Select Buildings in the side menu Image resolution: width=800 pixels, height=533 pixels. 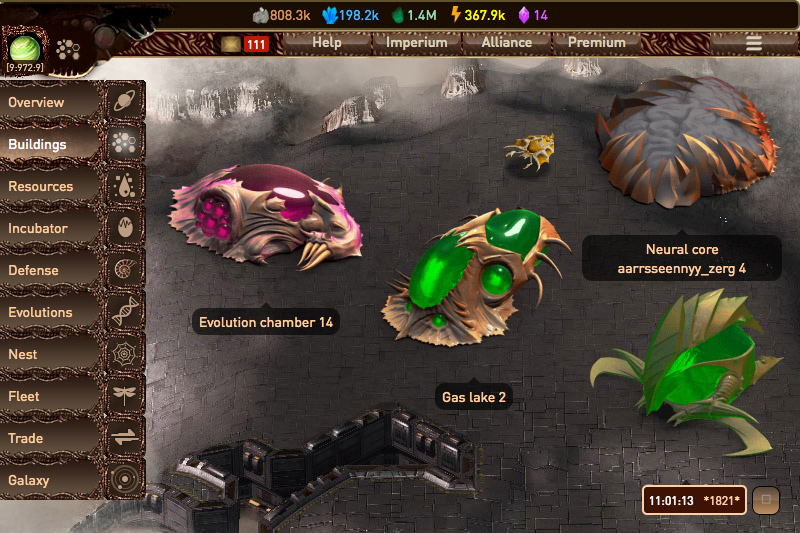52,144
